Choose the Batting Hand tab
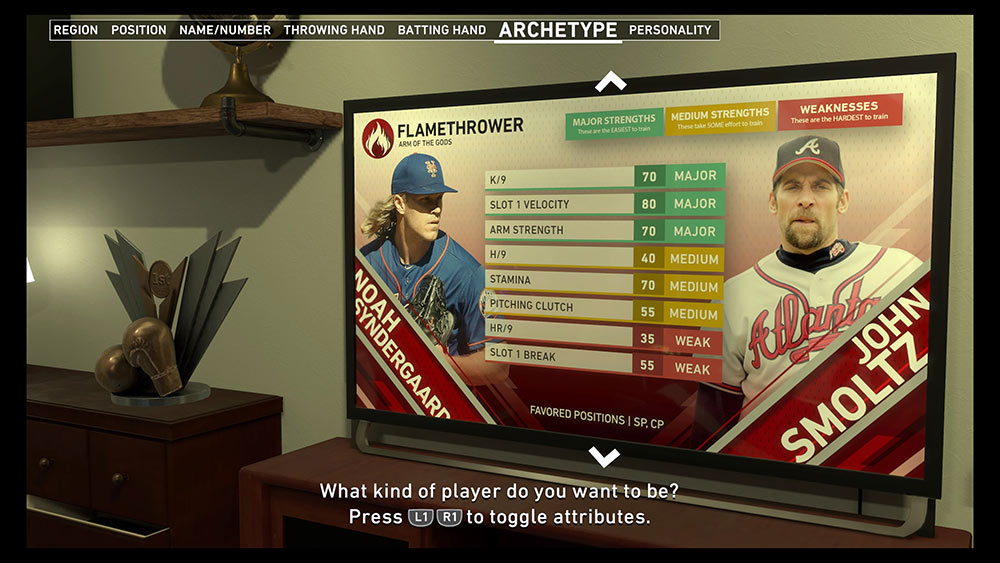Viewport: 1000px width, 563px height. [442, 30]
